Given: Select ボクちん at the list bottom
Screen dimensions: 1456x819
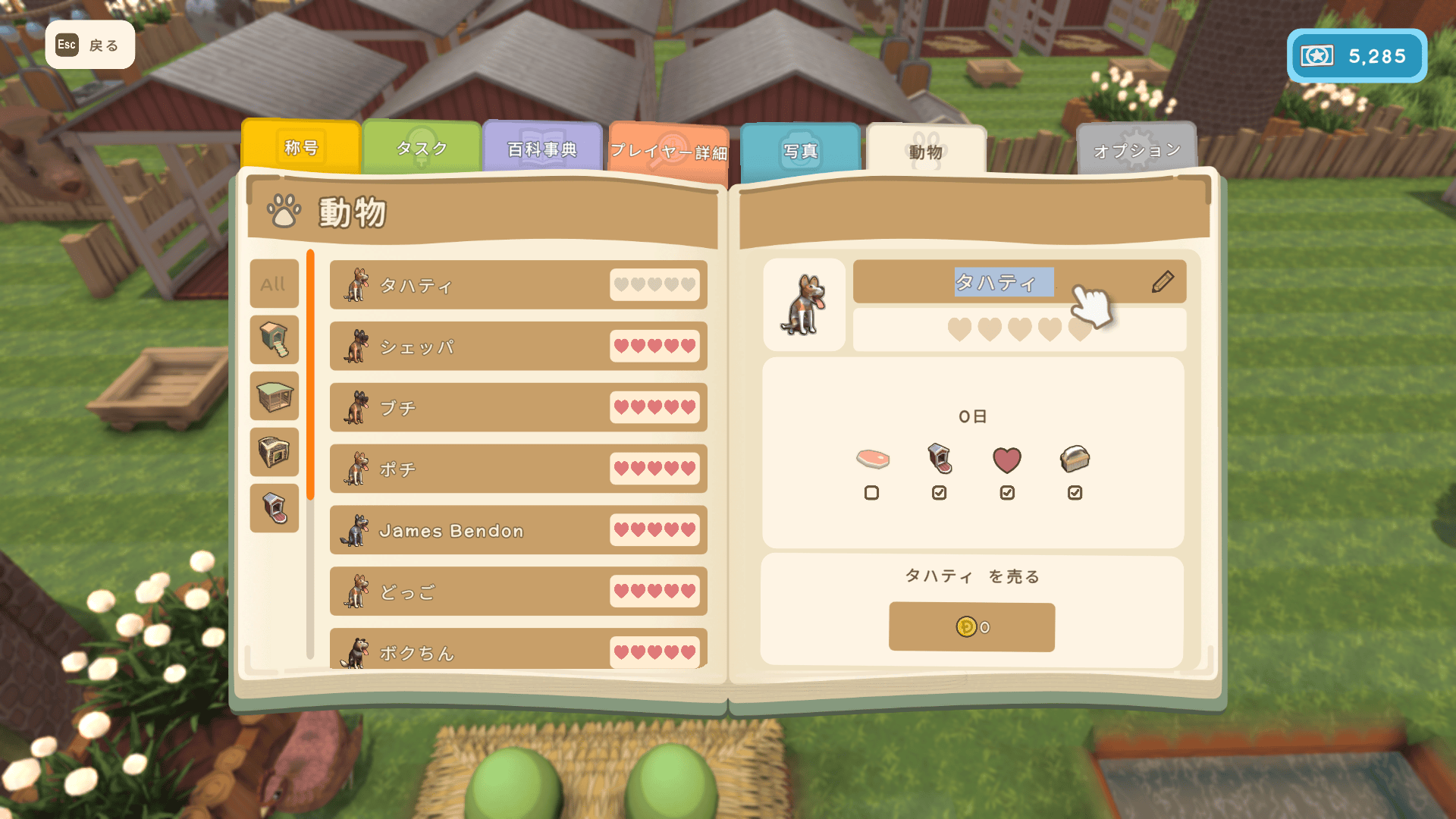Looking at the screenshot, I should pos(518,651).
